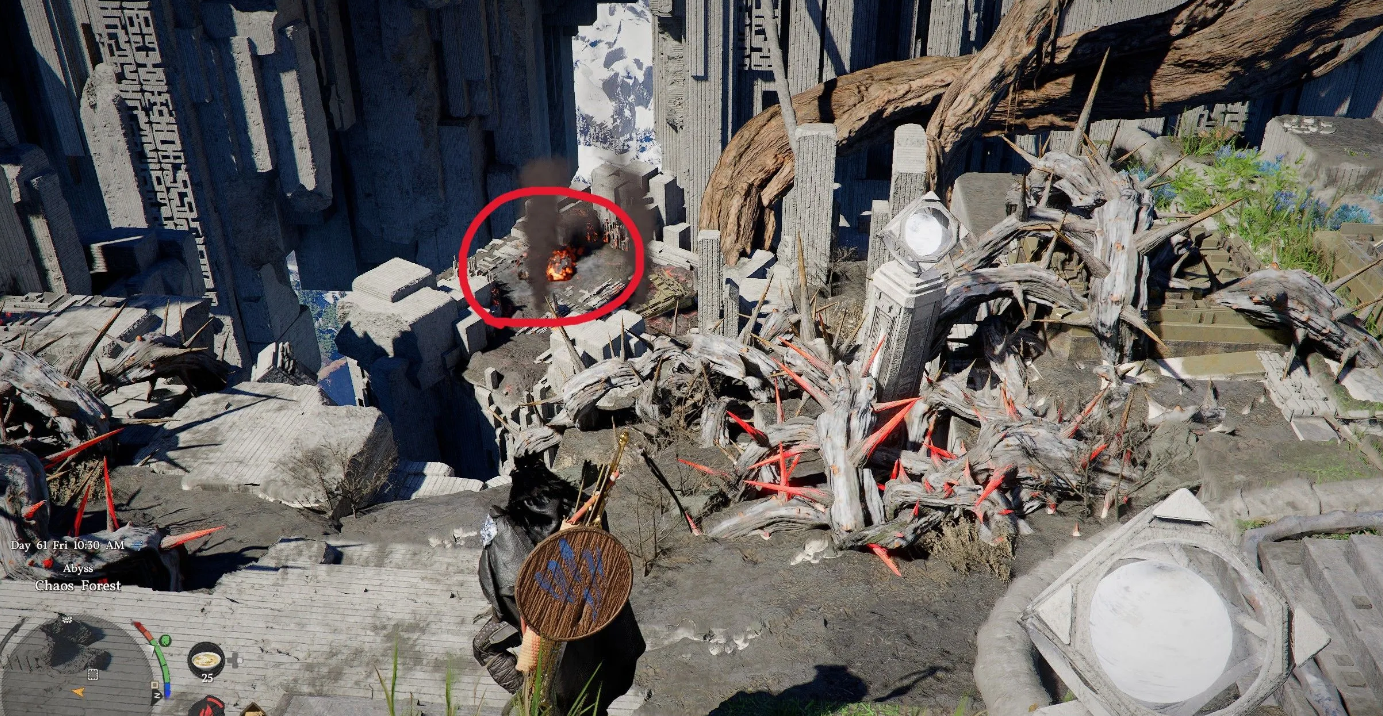Select the red item slot below soup
Screen dimensions: 1383x716
pyautogui.click(x=208, y=708)
